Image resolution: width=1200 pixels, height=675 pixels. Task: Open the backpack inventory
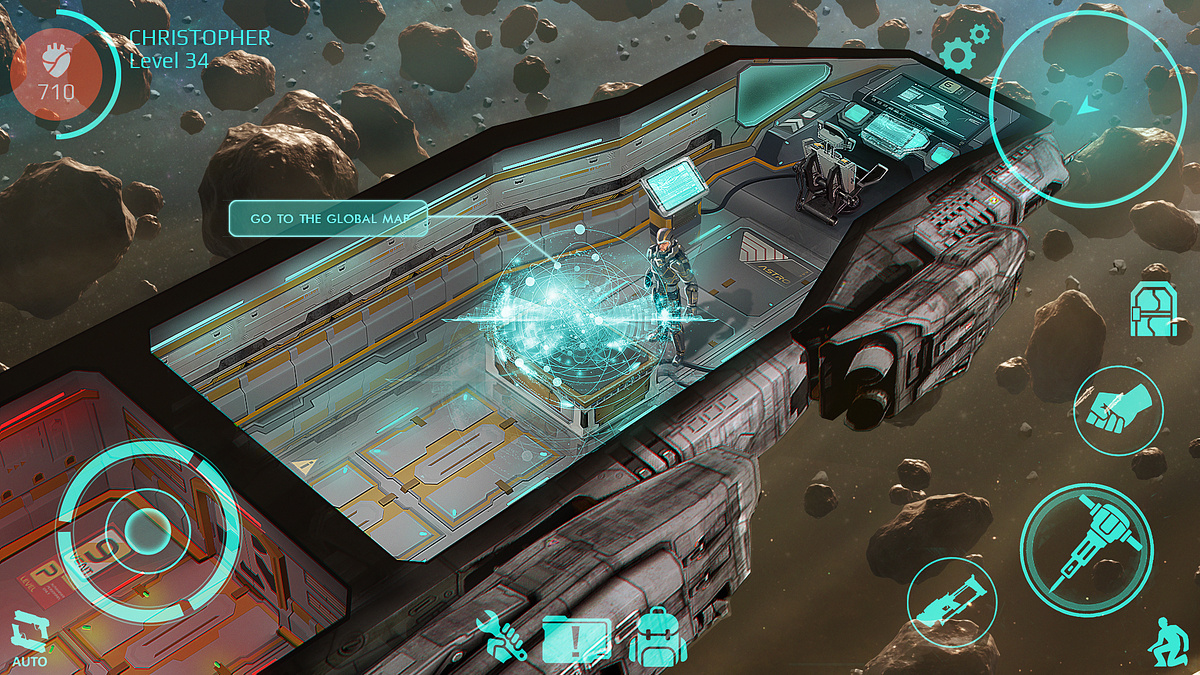point(657,637)
